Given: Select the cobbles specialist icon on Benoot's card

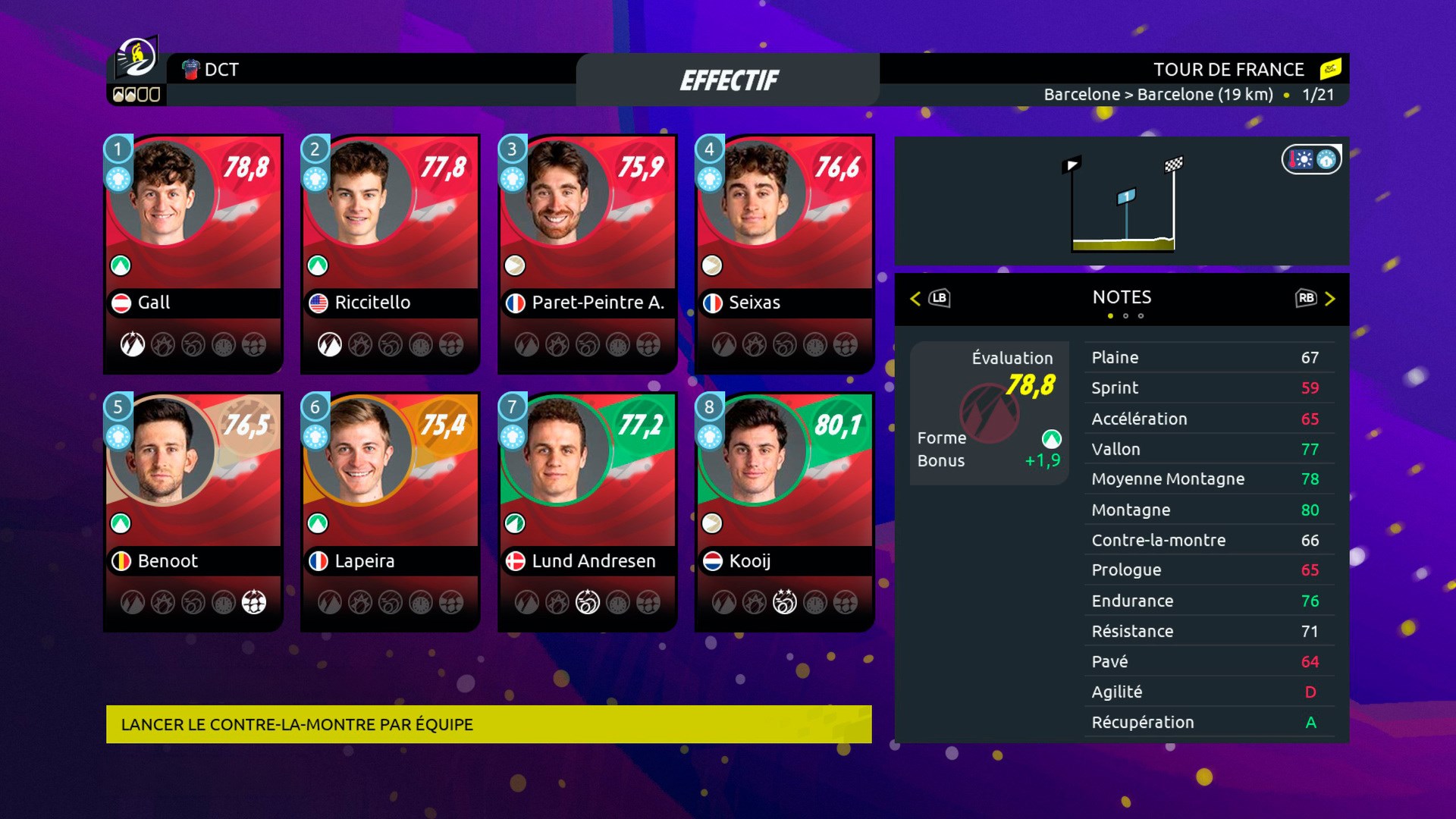Looking at the screenshot, I should [x=255, y=604].
